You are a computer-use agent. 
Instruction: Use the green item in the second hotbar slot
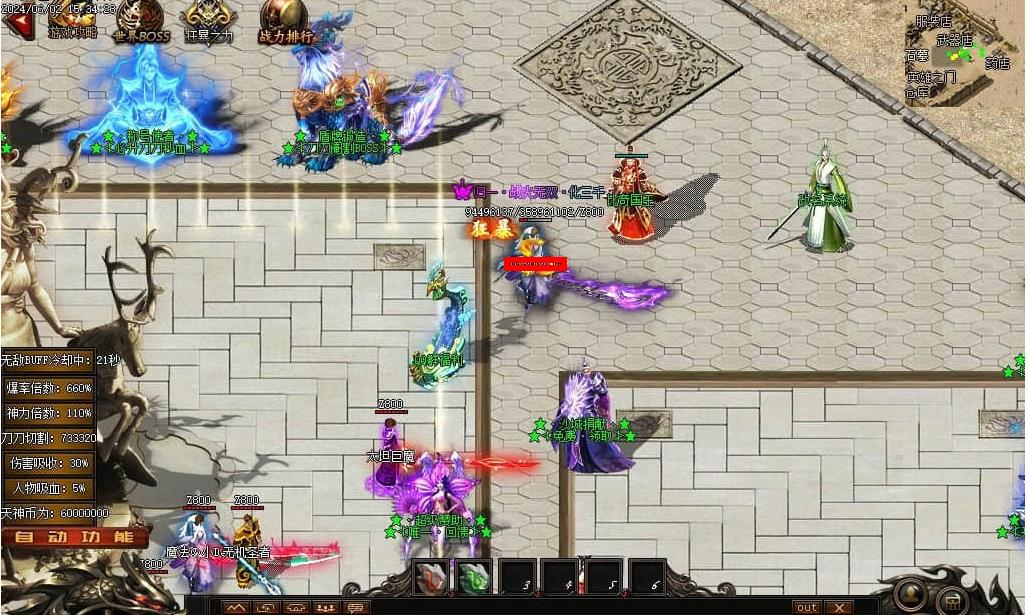tap(474, 577)
